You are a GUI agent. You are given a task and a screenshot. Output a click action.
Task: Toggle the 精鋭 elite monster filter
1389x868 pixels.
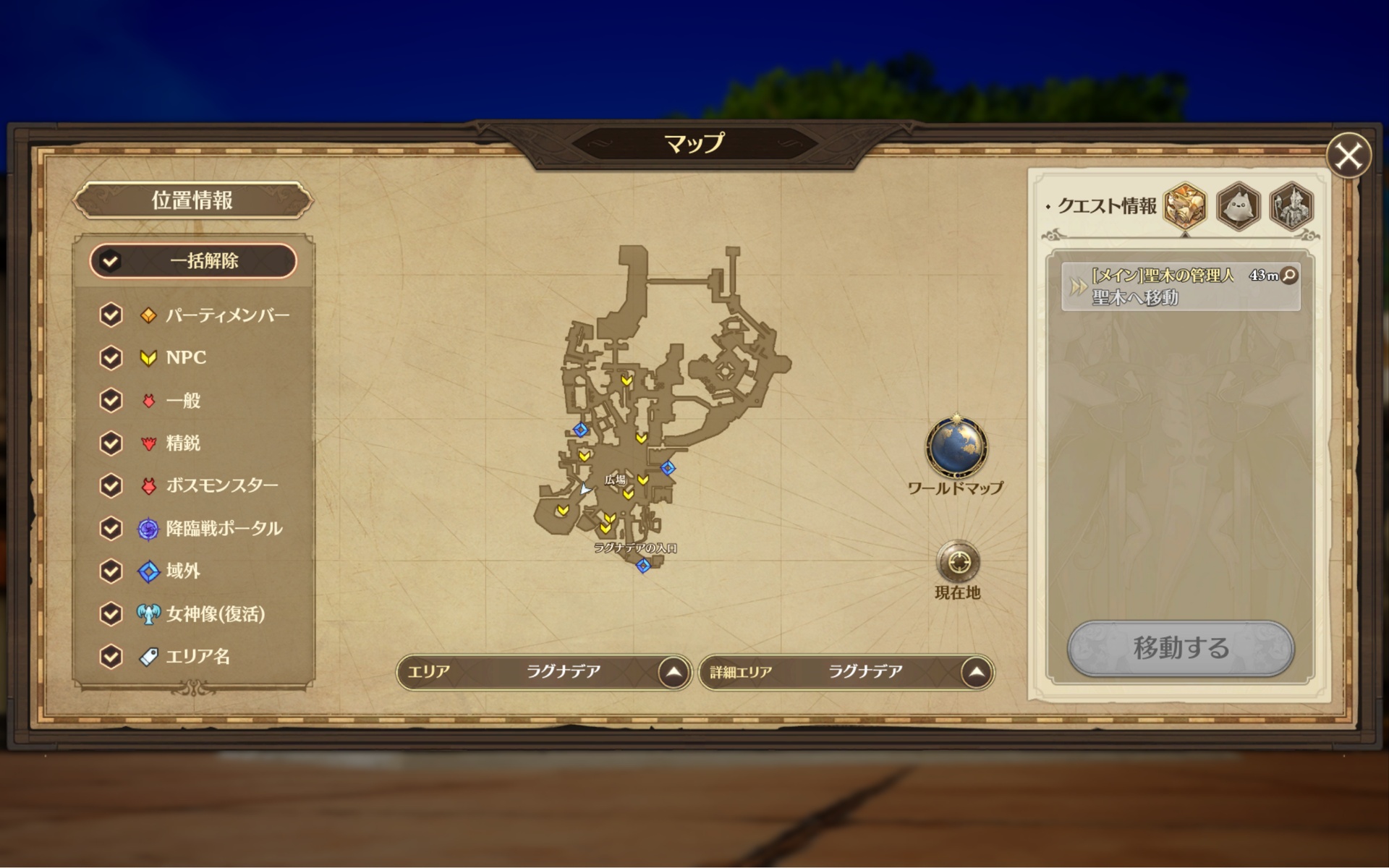[x=111, y=443]
